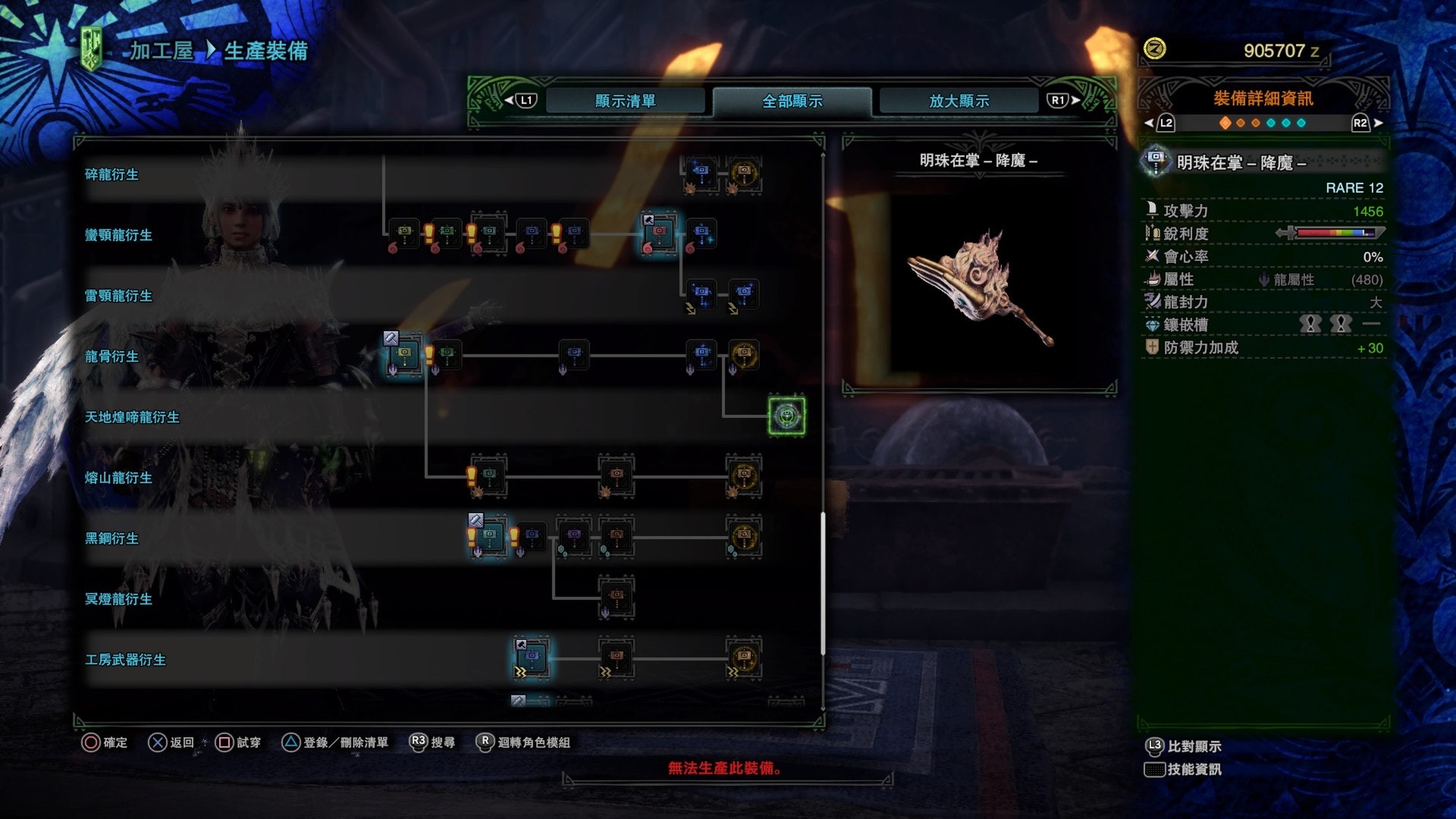Select the final gold 熔山龍衍生 node
1456x819 pixels.
click(744, 475)
